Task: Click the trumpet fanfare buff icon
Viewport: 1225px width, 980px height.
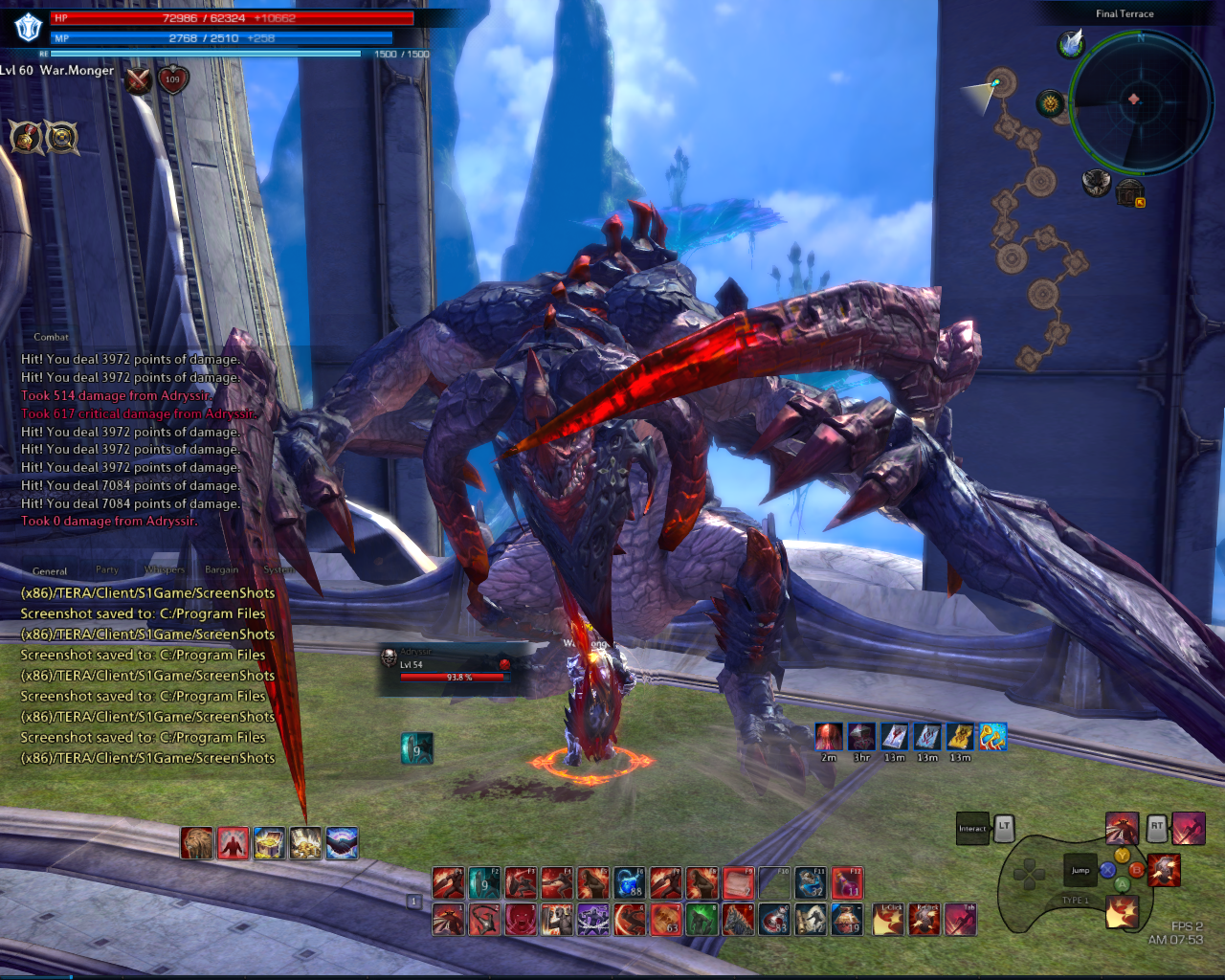Action: point(993,737)
